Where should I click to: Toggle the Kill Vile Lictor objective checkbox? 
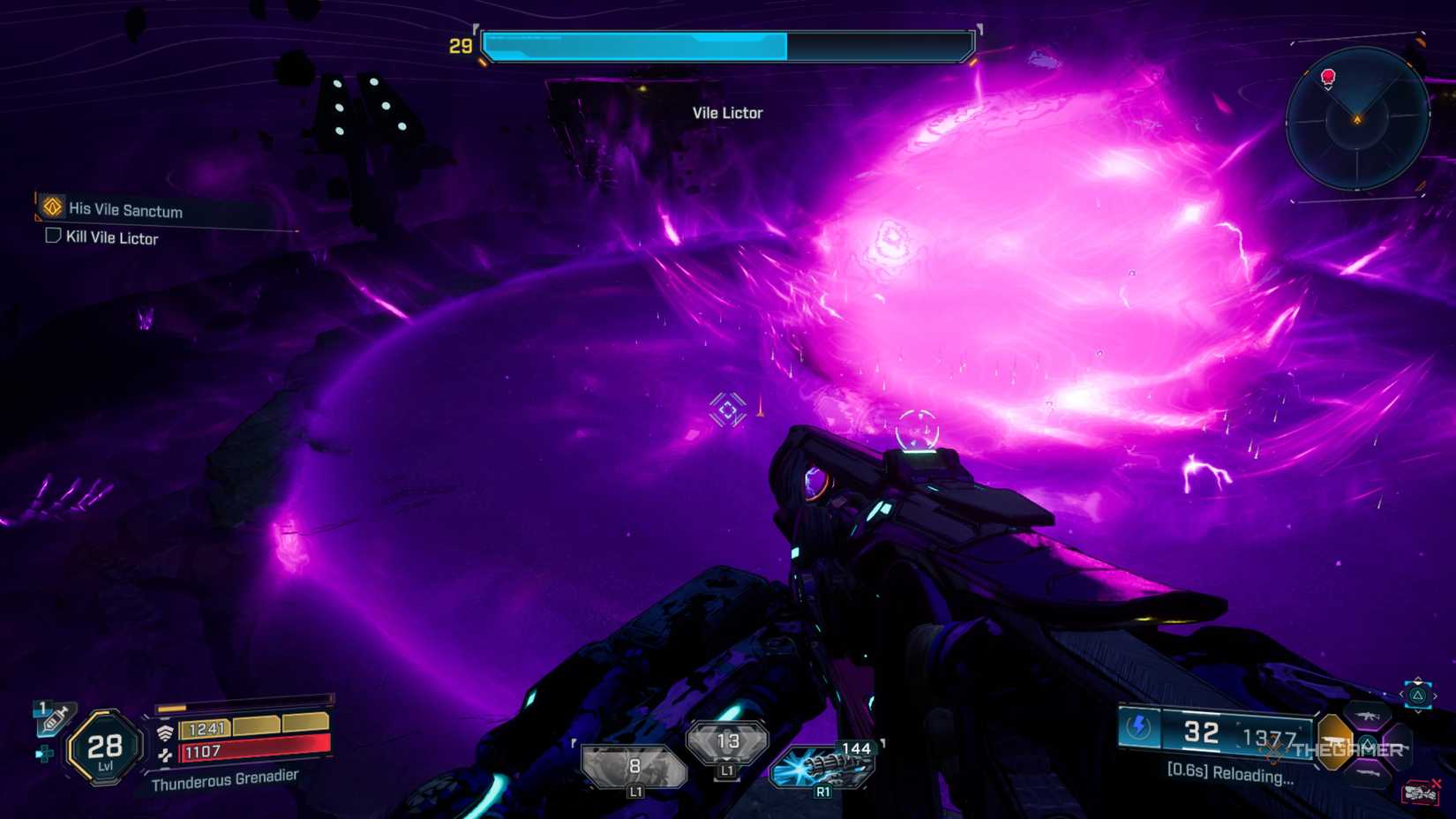pos(51,237)
